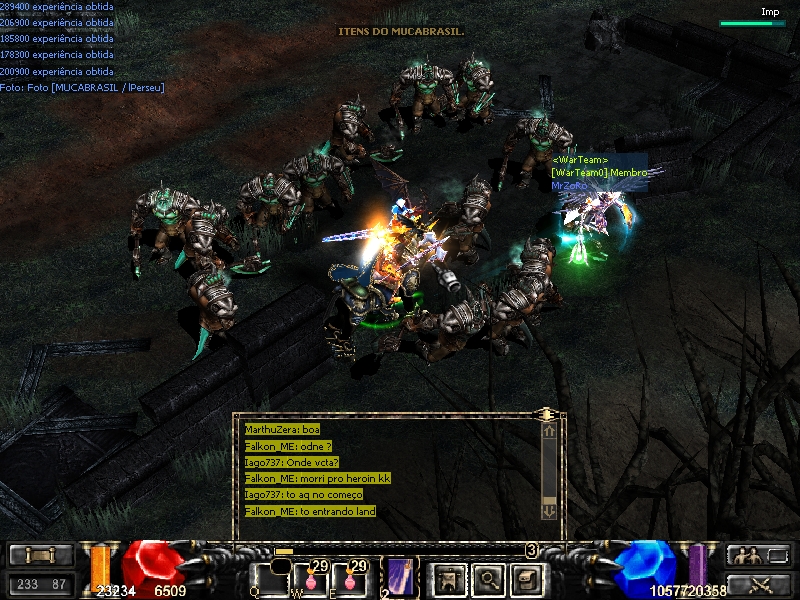This screenshot has width=800, height=600.
Task: Click the top-left button on the bottom bar
Action: (41, 555)
